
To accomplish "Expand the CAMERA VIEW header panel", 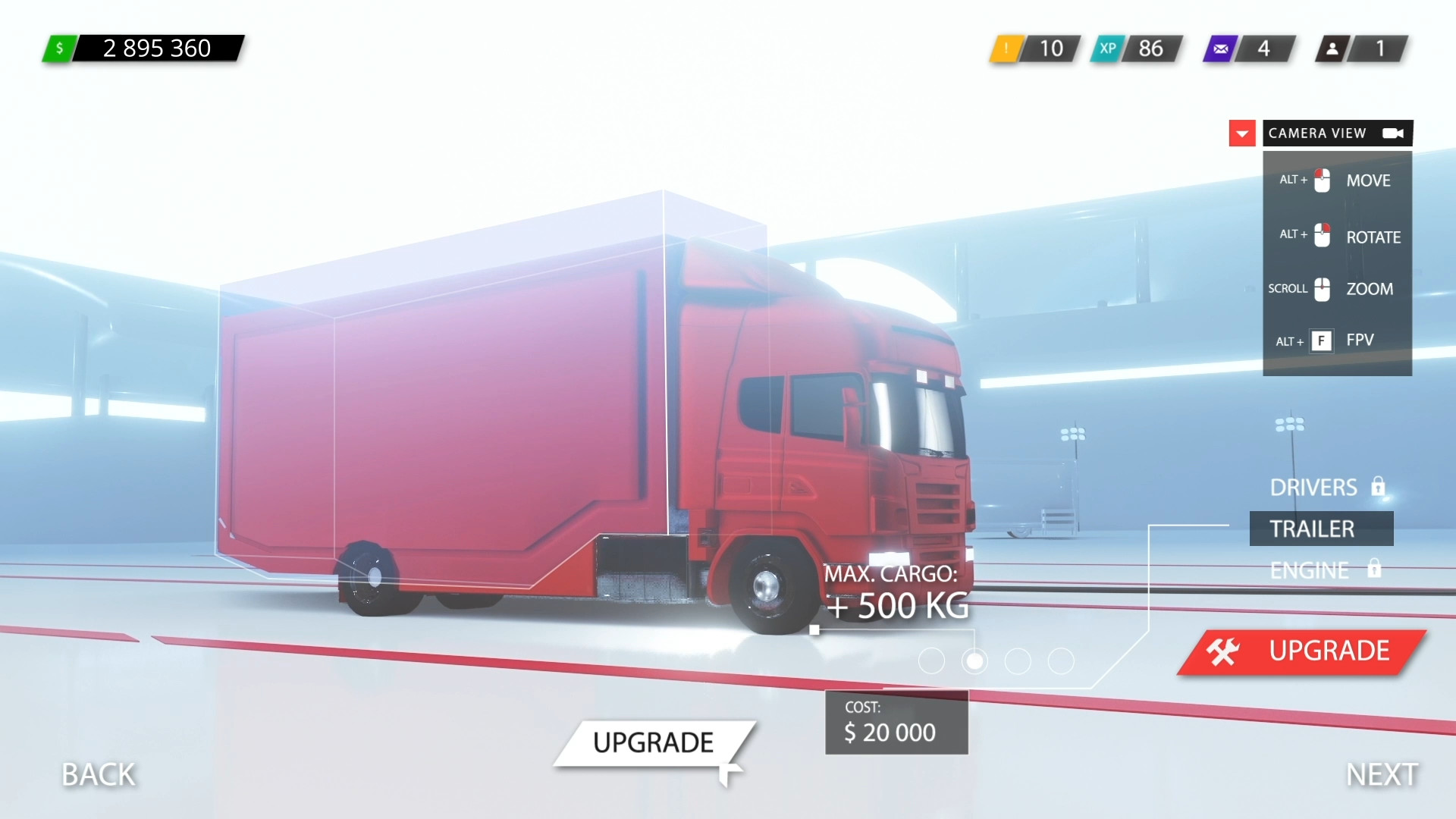I will tap(1316, 133).
